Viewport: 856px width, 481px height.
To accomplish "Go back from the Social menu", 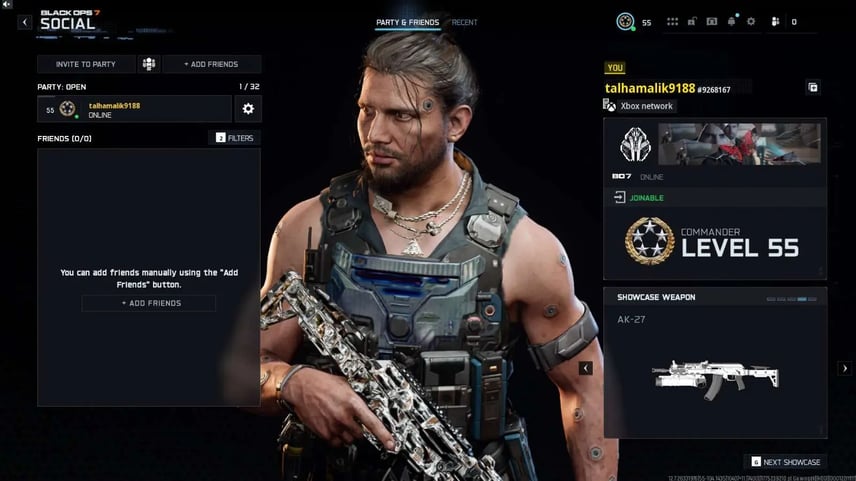I will tap(25, 22).
